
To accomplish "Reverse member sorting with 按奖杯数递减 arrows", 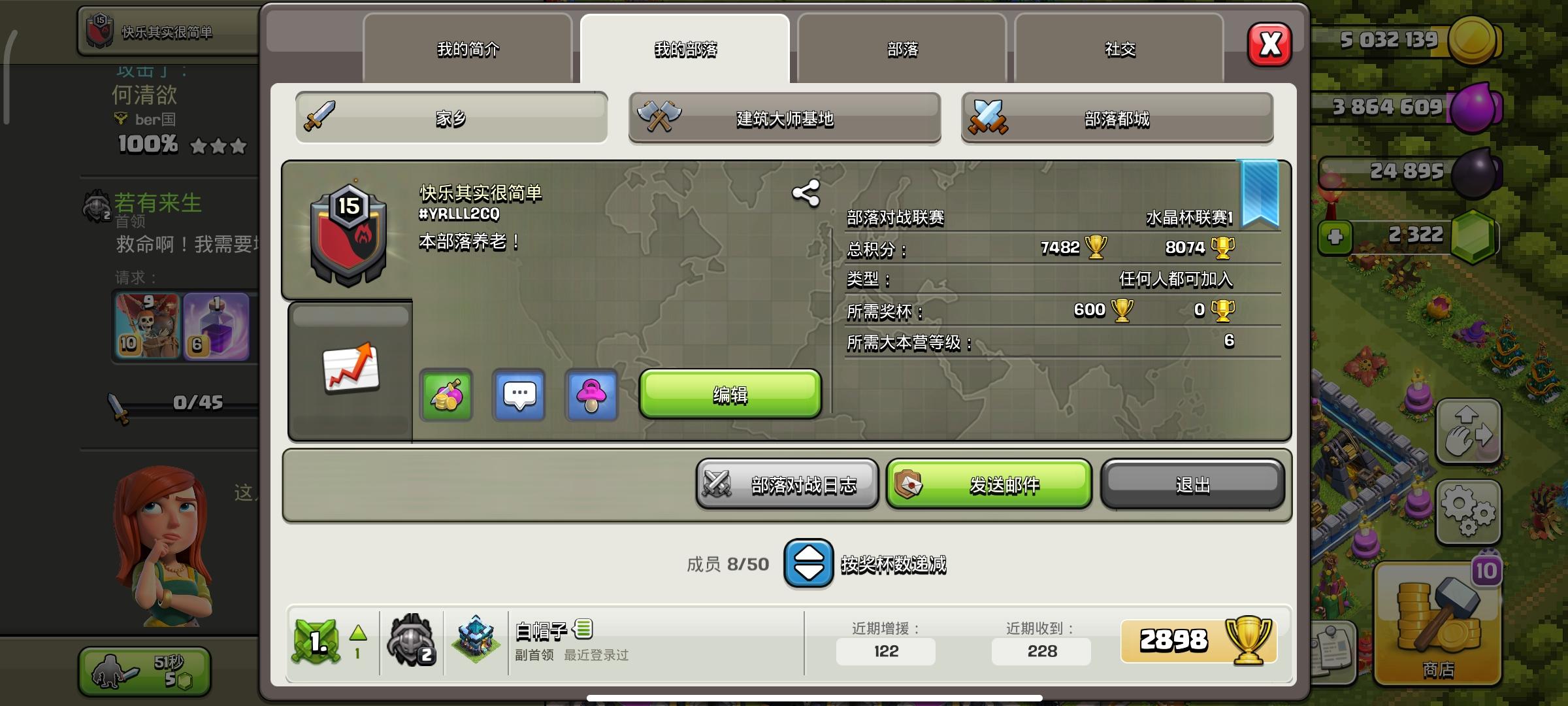I will (x=808, y=563).
